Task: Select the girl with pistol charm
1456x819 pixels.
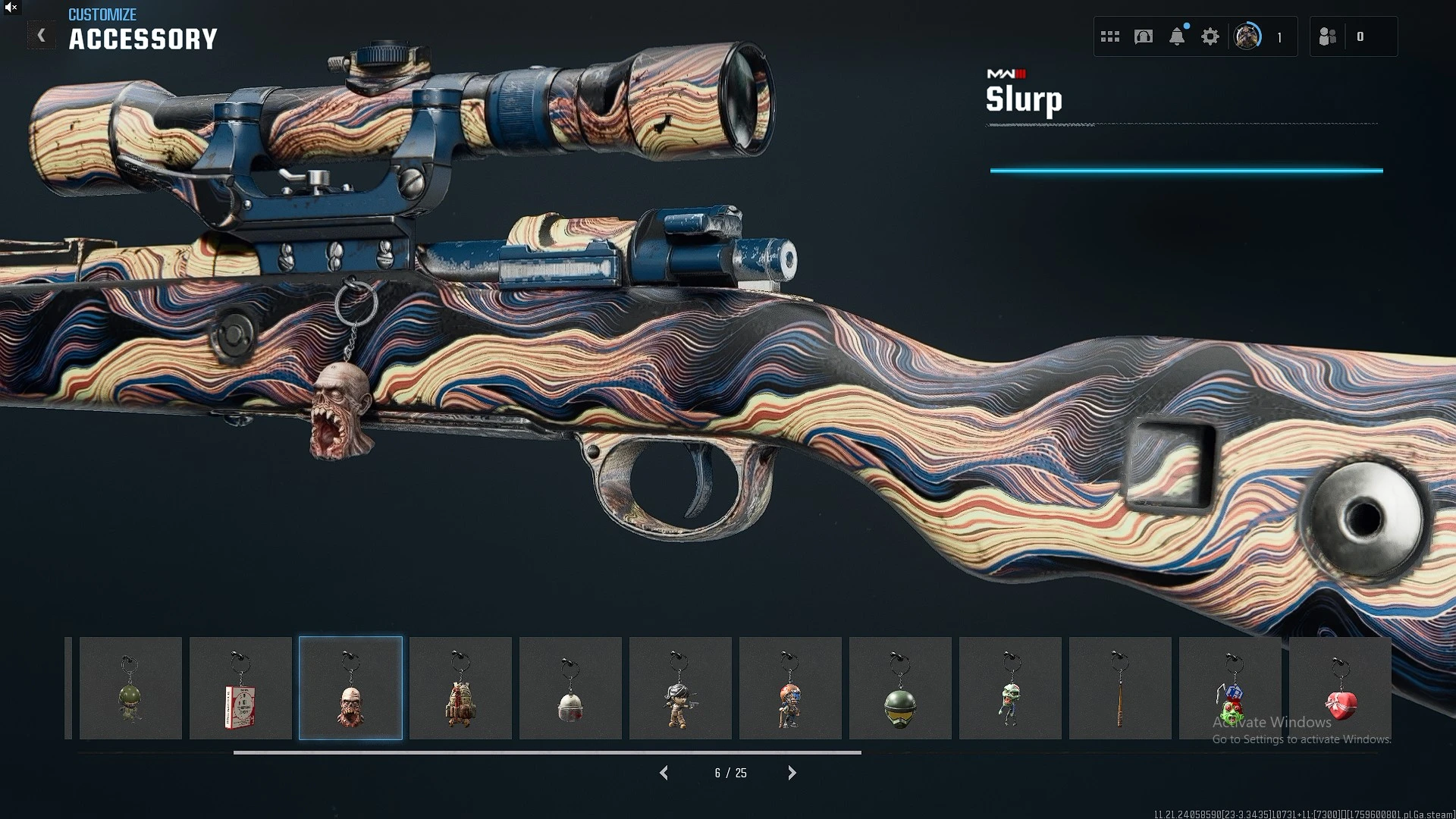Action: pyautogui.click(x=680, y=689)
